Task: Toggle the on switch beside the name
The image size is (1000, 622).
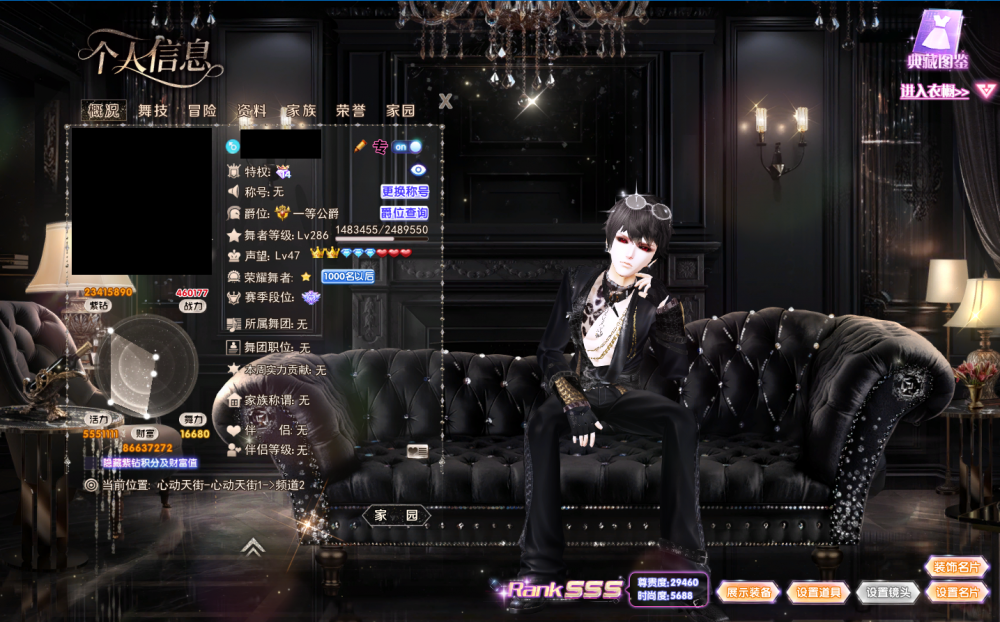Action: pos(406,146)
